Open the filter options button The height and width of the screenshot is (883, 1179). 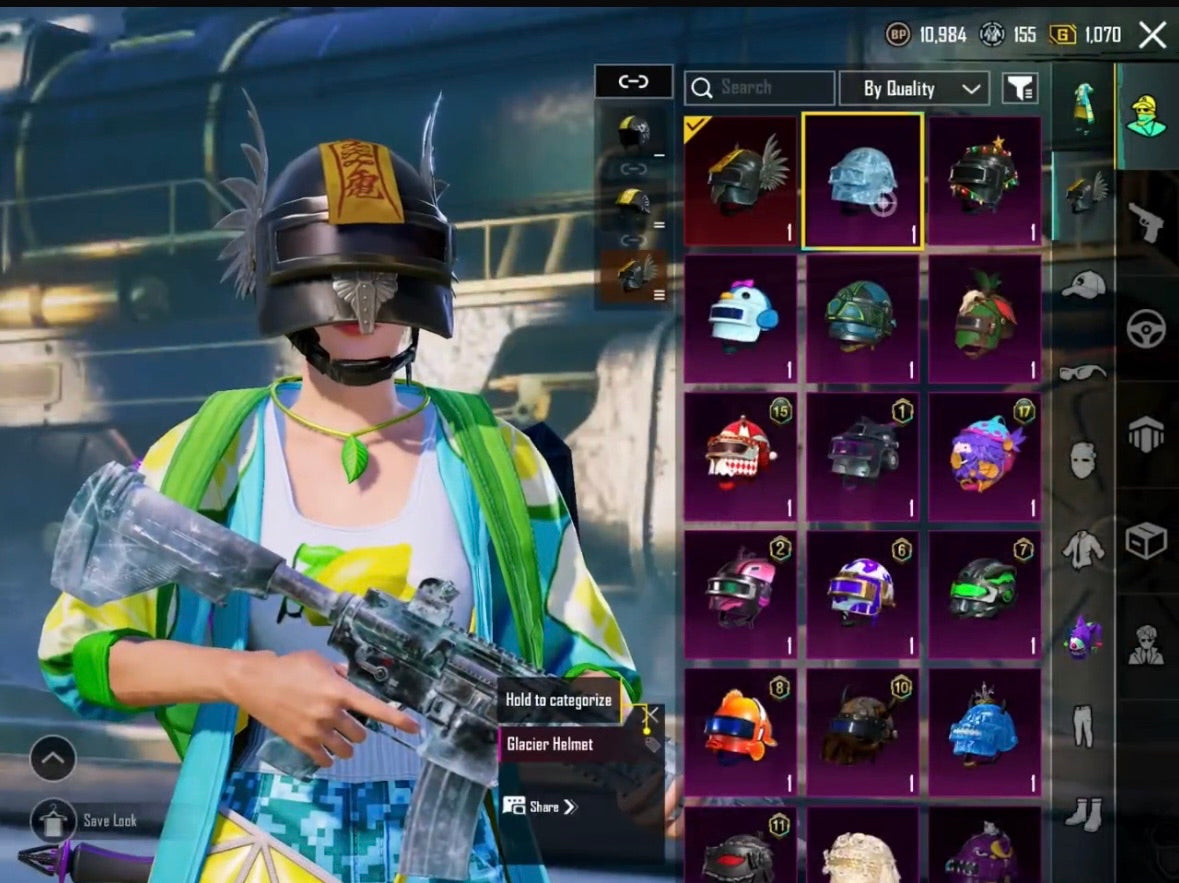click(1019, 89)
